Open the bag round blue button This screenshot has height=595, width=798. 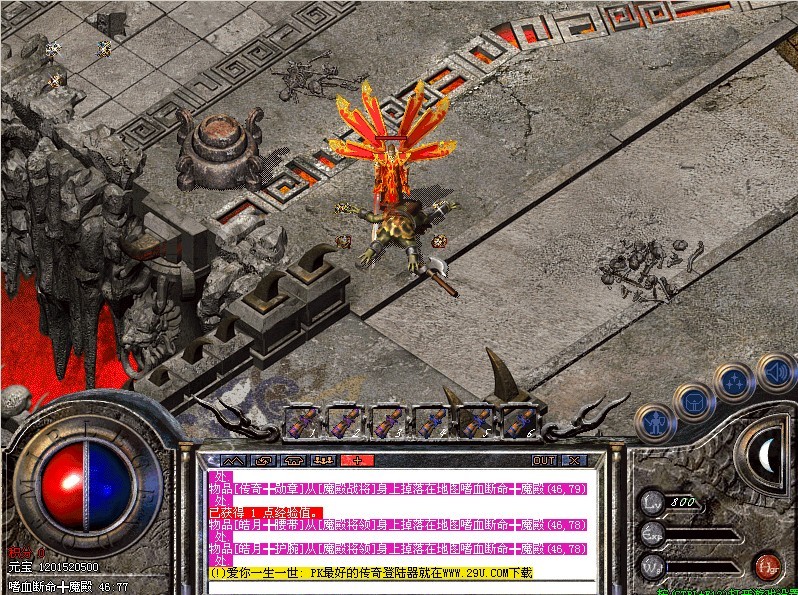point(692,401)
